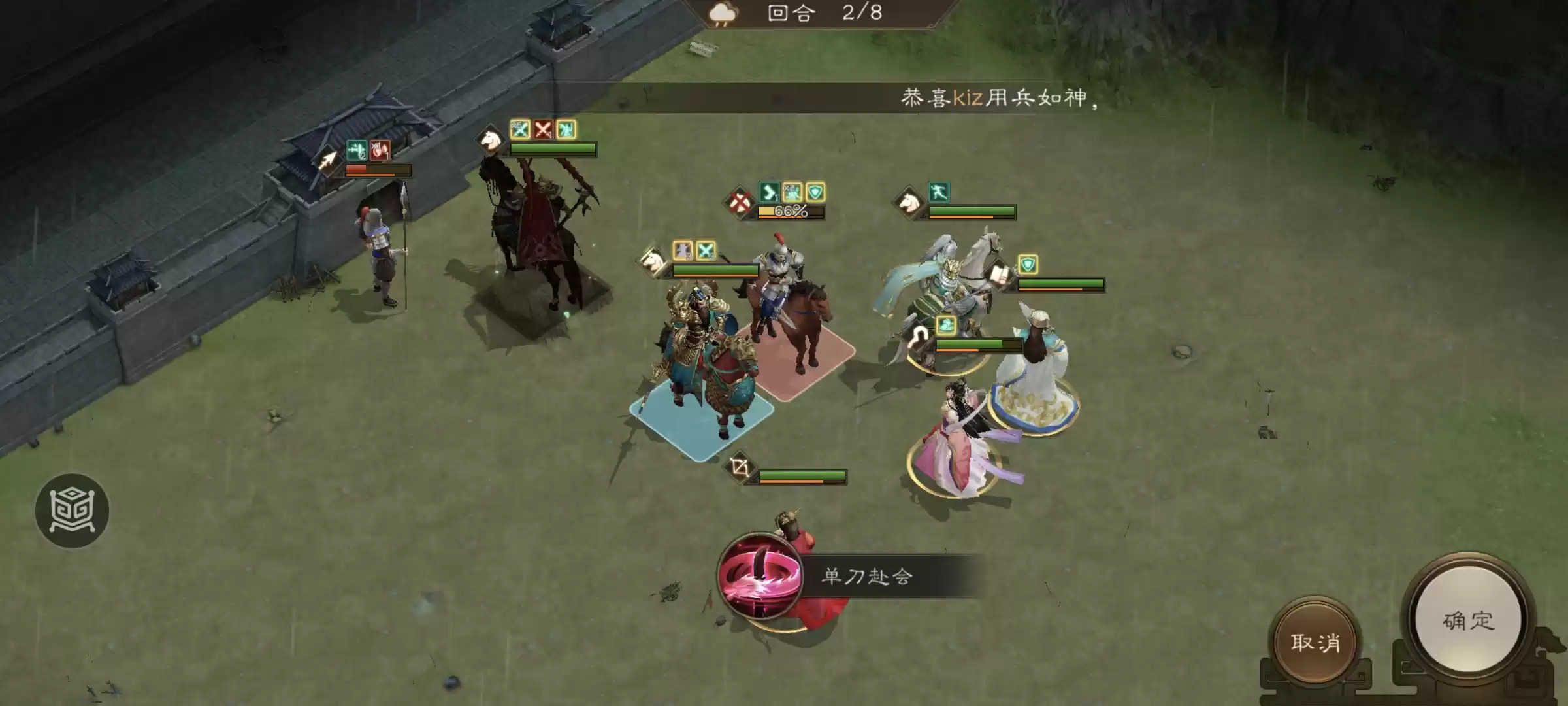
Task: Click the white horse portrait above the dark cavalry
Action: click(x=490, y=140)
